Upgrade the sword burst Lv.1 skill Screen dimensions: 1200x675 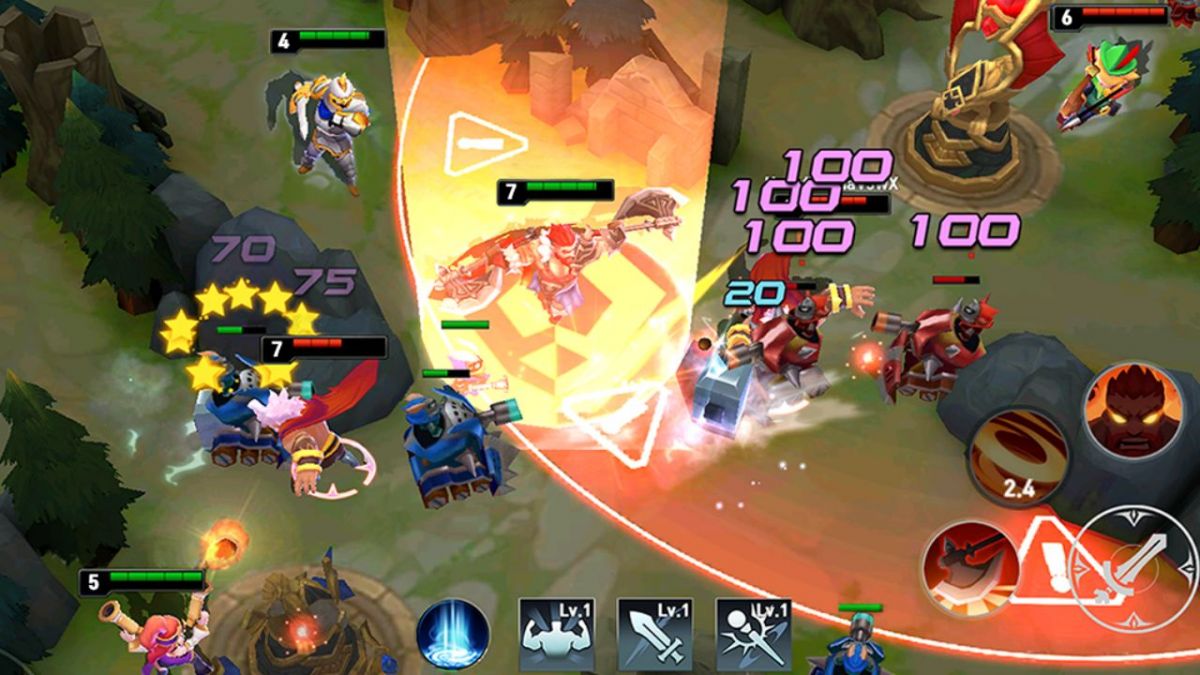(x=753, y=635)
